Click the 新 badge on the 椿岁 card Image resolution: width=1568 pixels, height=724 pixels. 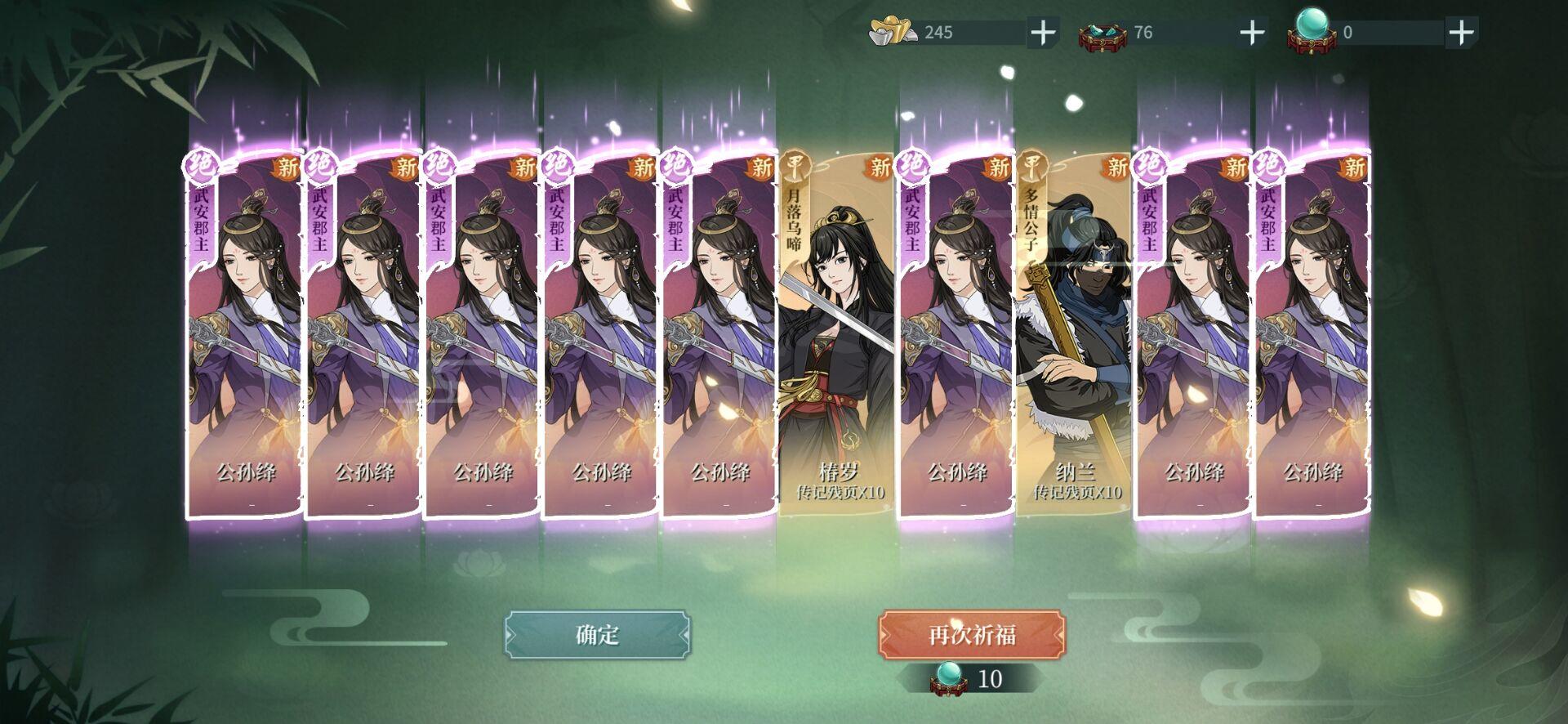point(880,167)
